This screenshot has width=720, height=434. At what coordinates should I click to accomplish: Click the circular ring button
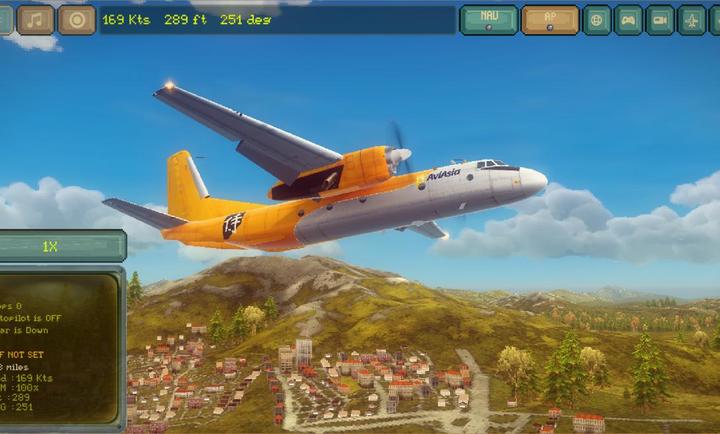coord(76,20)
